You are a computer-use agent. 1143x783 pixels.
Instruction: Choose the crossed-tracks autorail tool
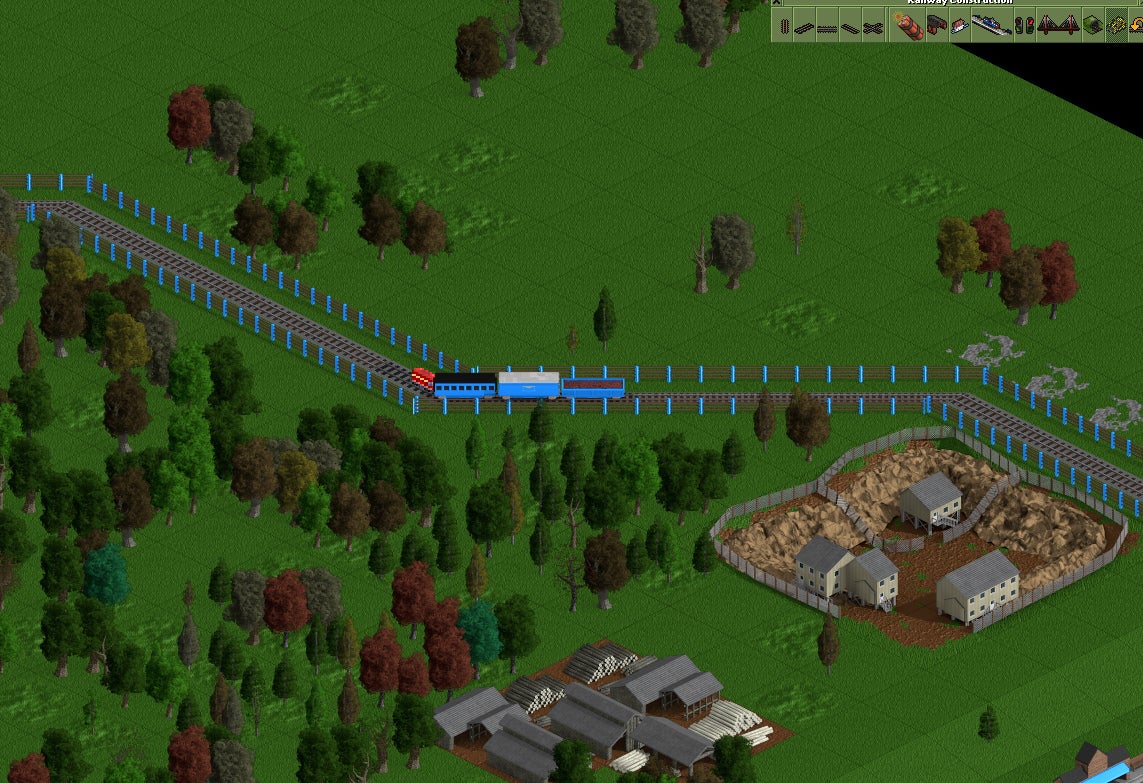[873, 25]
